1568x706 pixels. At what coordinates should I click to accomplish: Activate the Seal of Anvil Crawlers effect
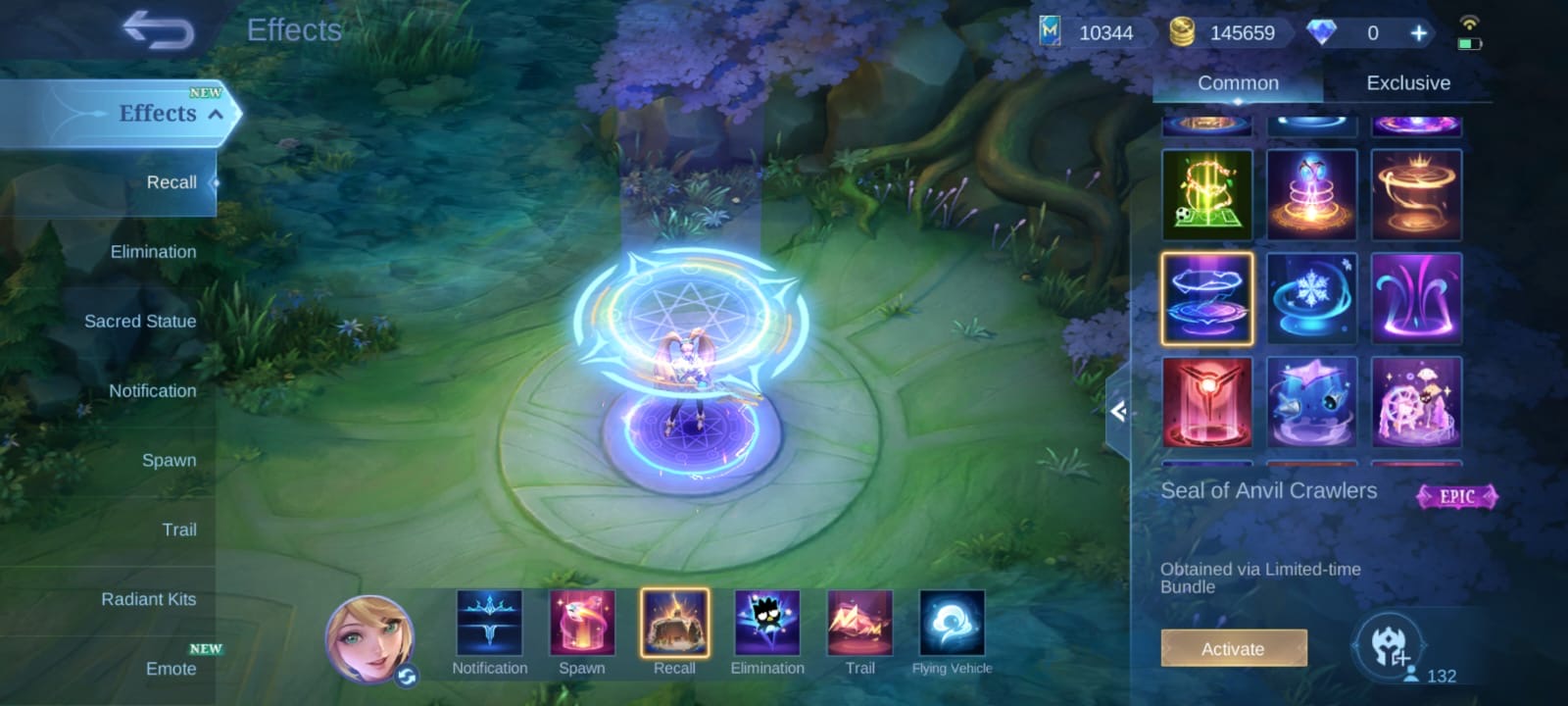click(x=1233, y=649)
